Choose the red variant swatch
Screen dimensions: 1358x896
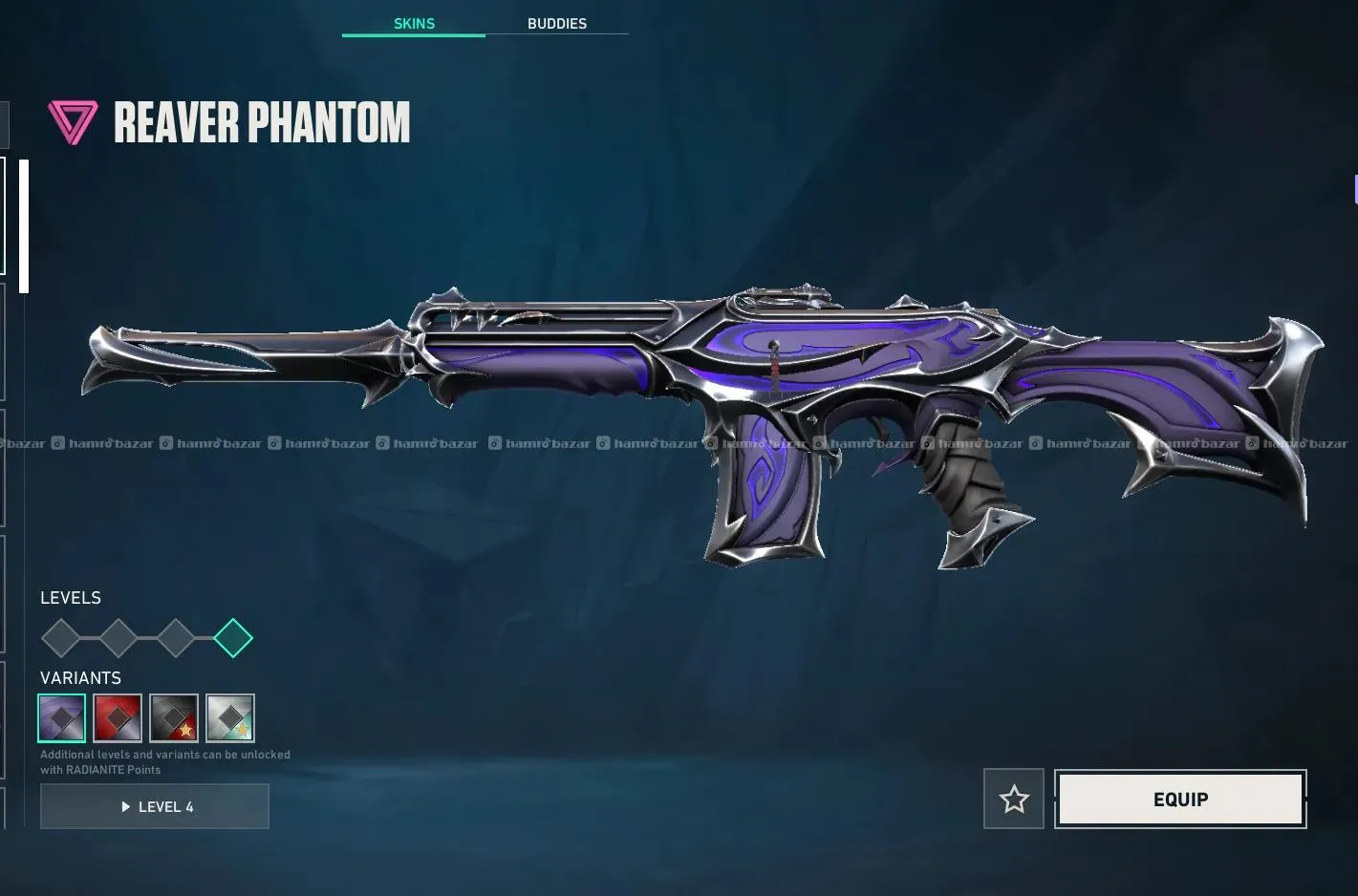click(x=118, y=718)
